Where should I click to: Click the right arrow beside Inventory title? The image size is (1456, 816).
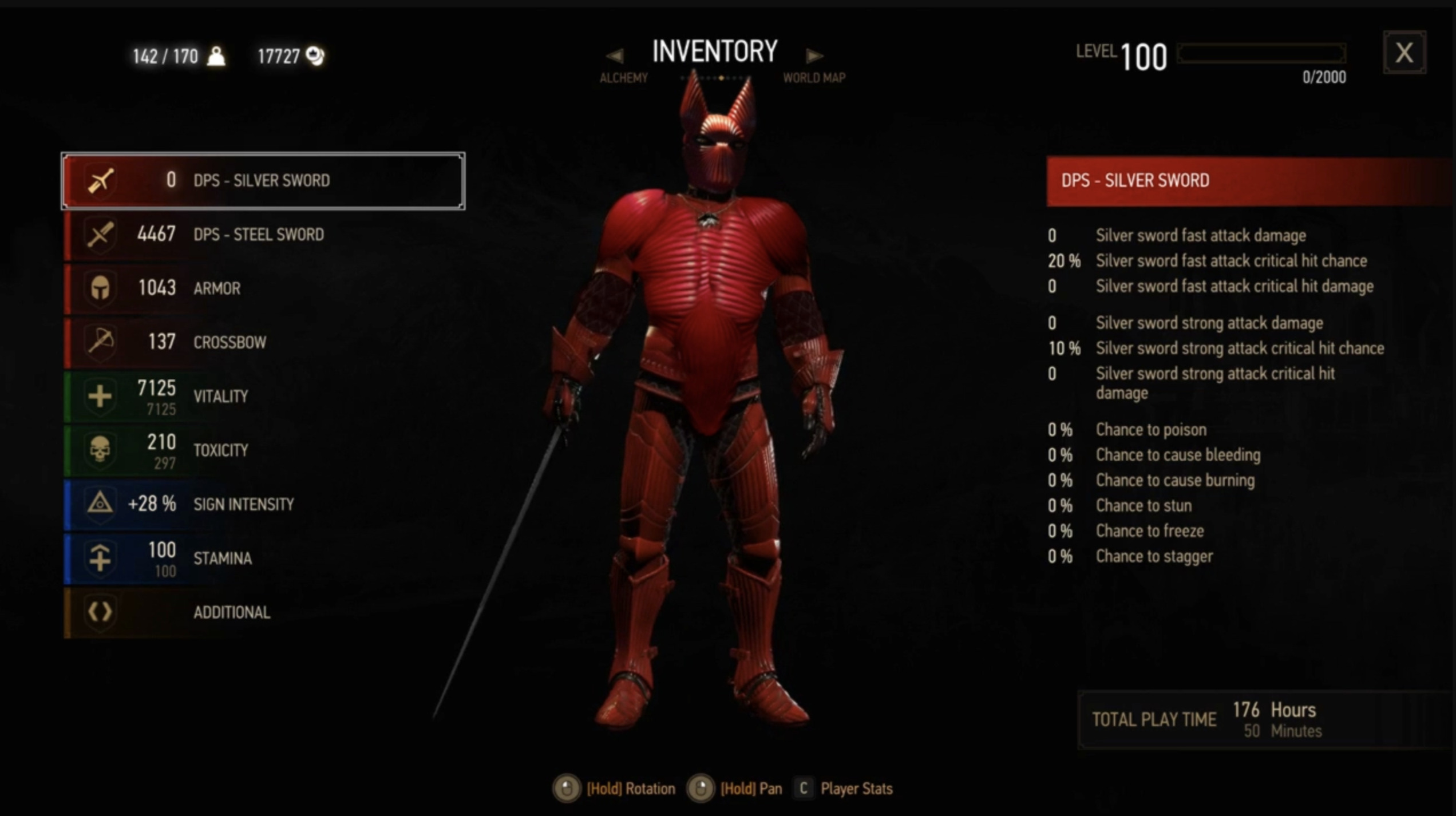814,56
